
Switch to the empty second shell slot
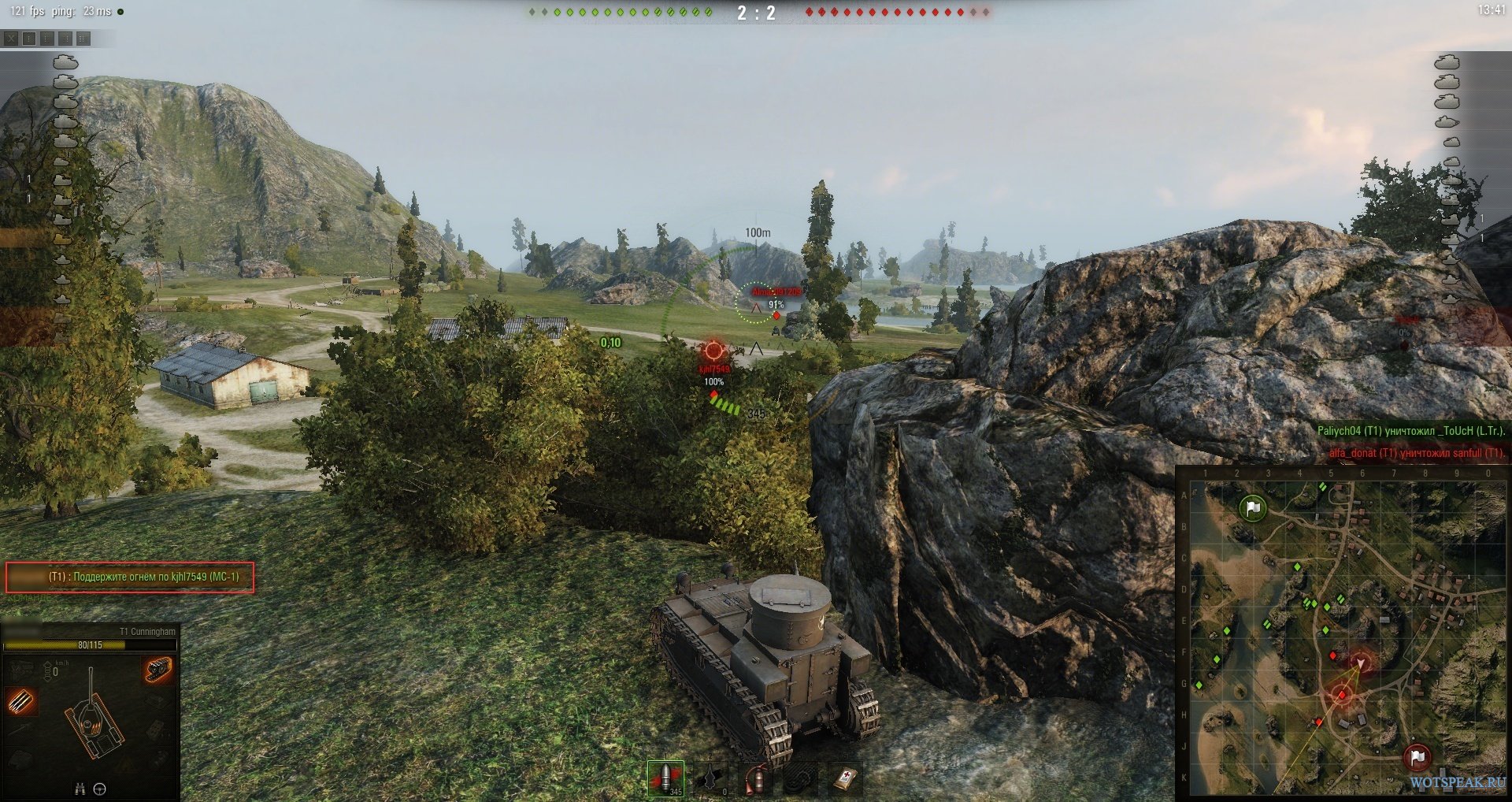click(711, 778)
